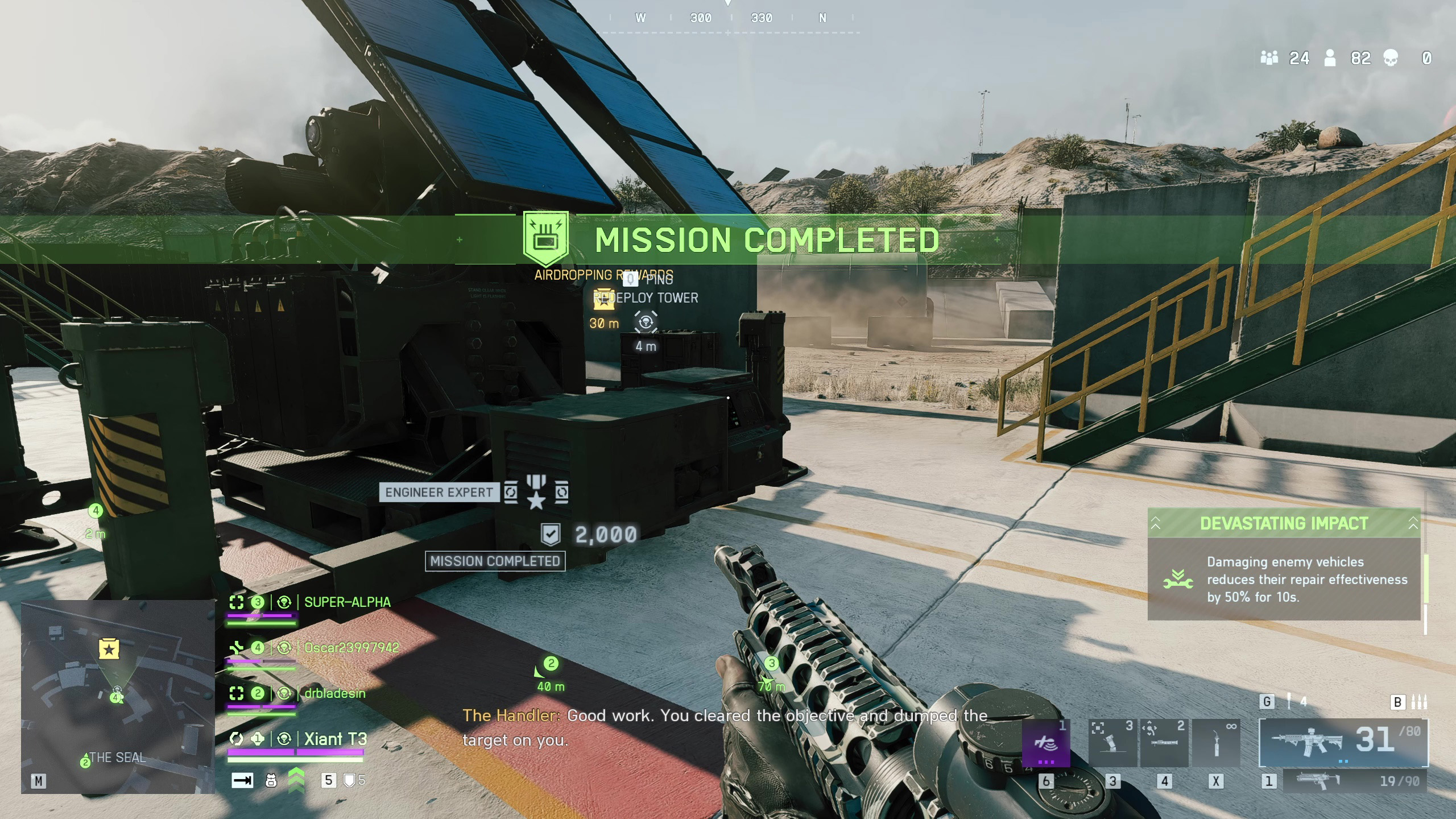The image size is (1456, 819).
Task: Select the purple UAV strike slot
Action: pyautogui.click(x=1045, y=743)
